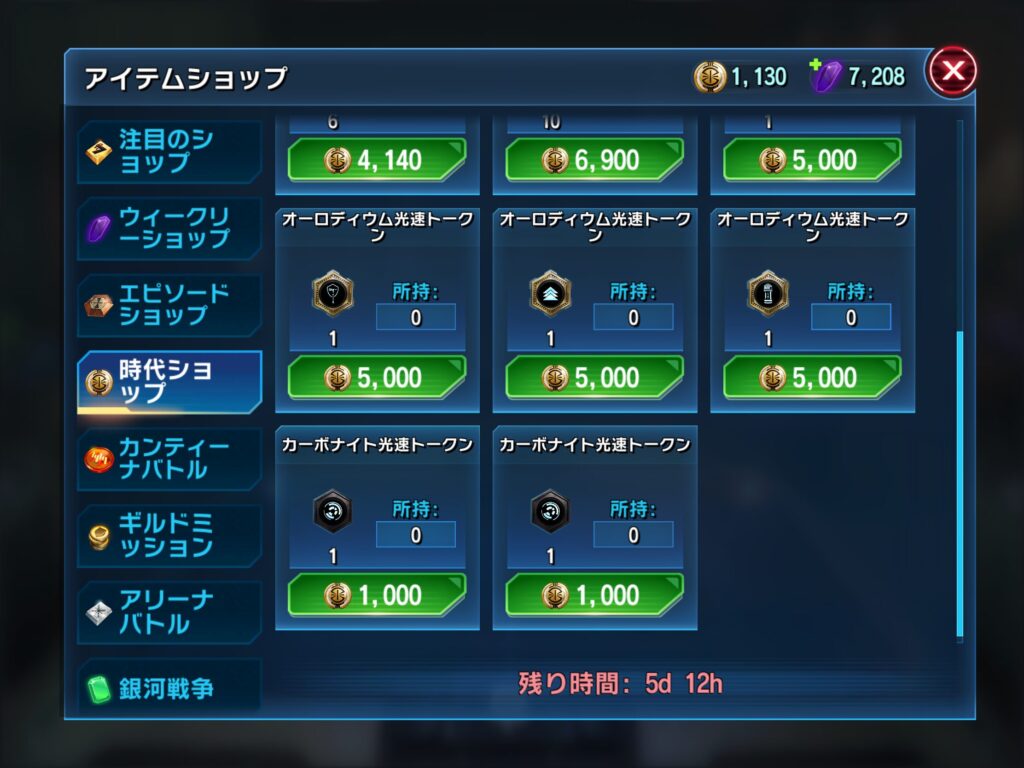
Task: Open the カンティーナバトル shop tab
Action: [x=170, y=458]
